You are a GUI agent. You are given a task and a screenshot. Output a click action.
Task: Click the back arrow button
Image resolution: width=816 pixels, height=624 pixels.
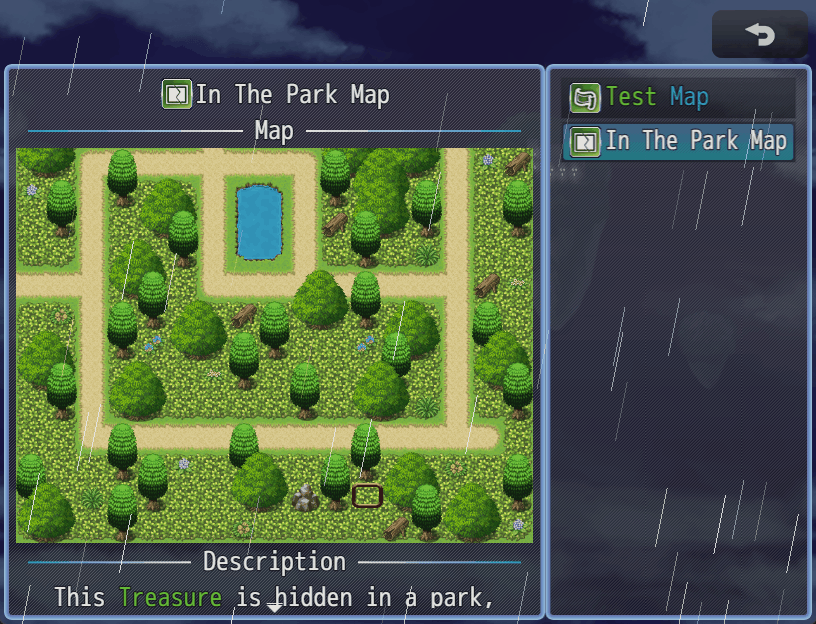coord(759,35)
